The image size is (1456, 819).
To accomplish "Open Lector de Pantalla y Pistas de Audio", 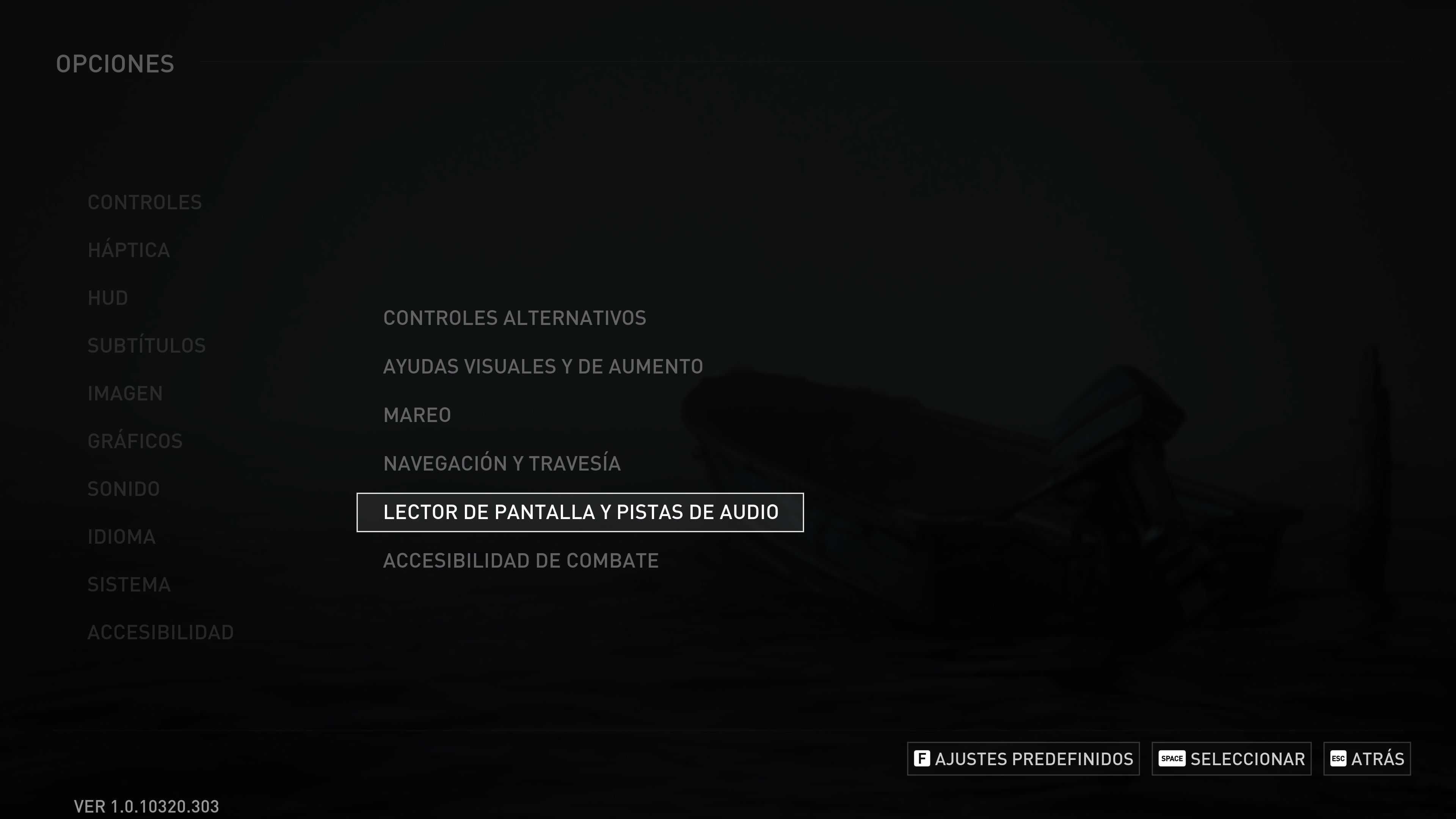I will 581,511.
